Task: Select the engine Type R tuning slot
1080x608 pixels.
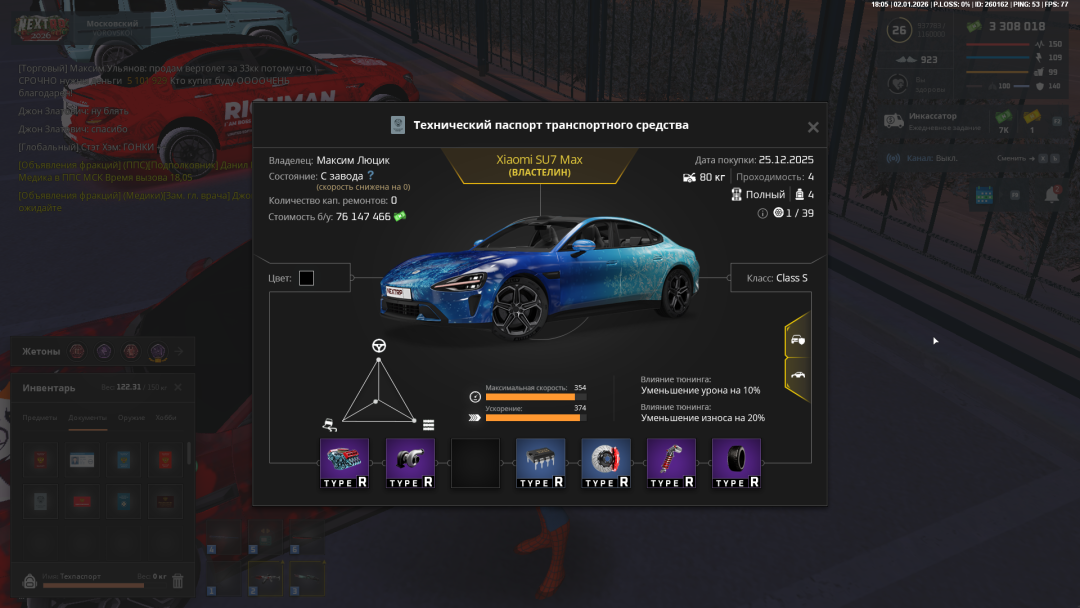Action: [345, 463]
